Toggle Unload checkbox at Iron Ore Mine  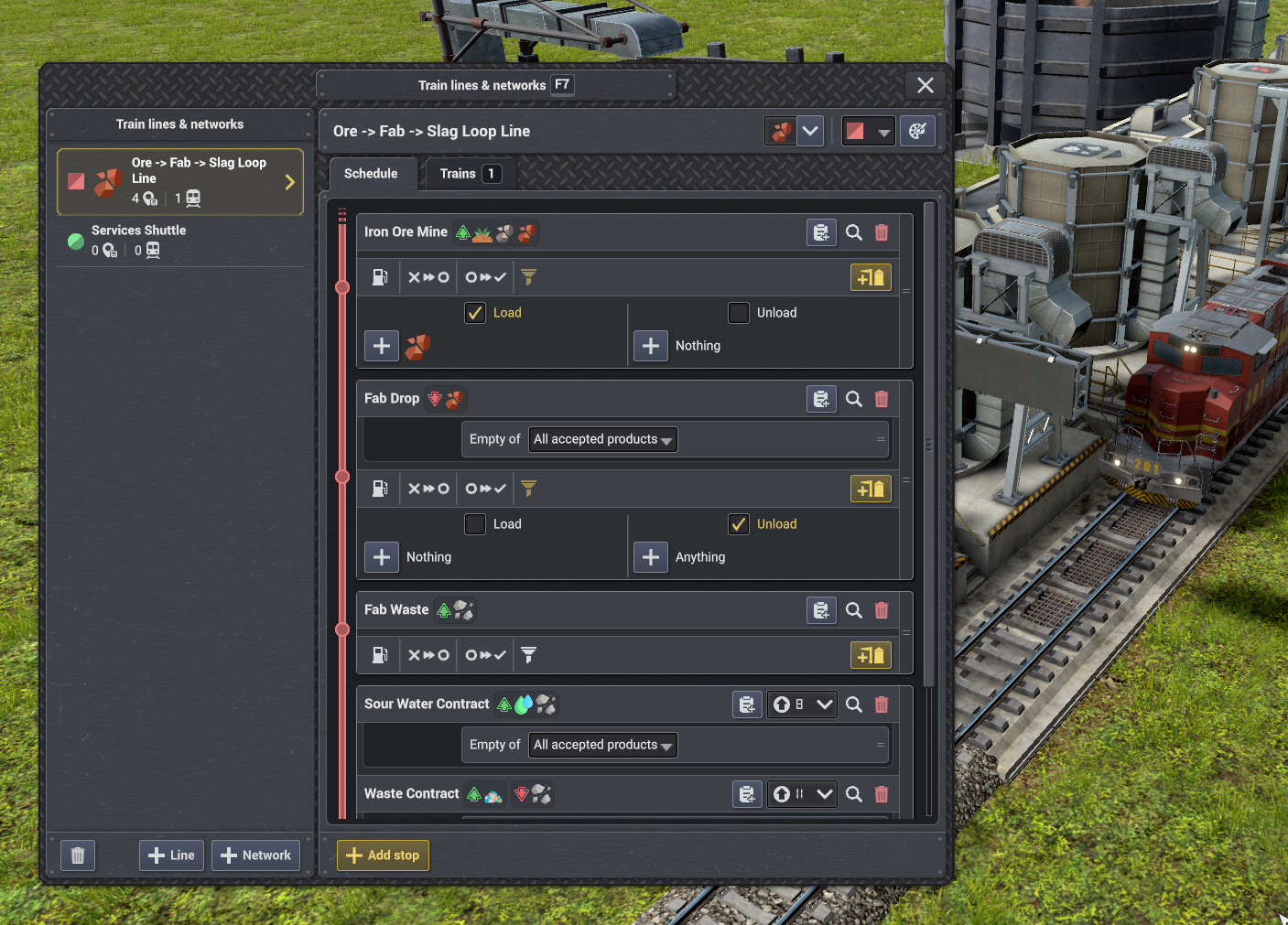pos(739,313)
